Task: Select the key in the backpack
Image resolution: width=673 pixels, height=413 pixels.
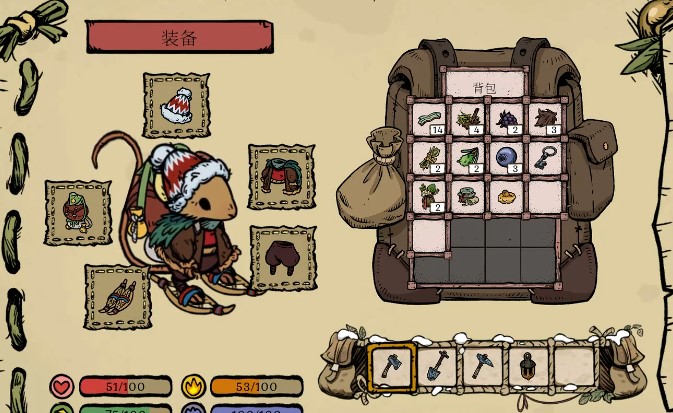Action: point(546,158)
